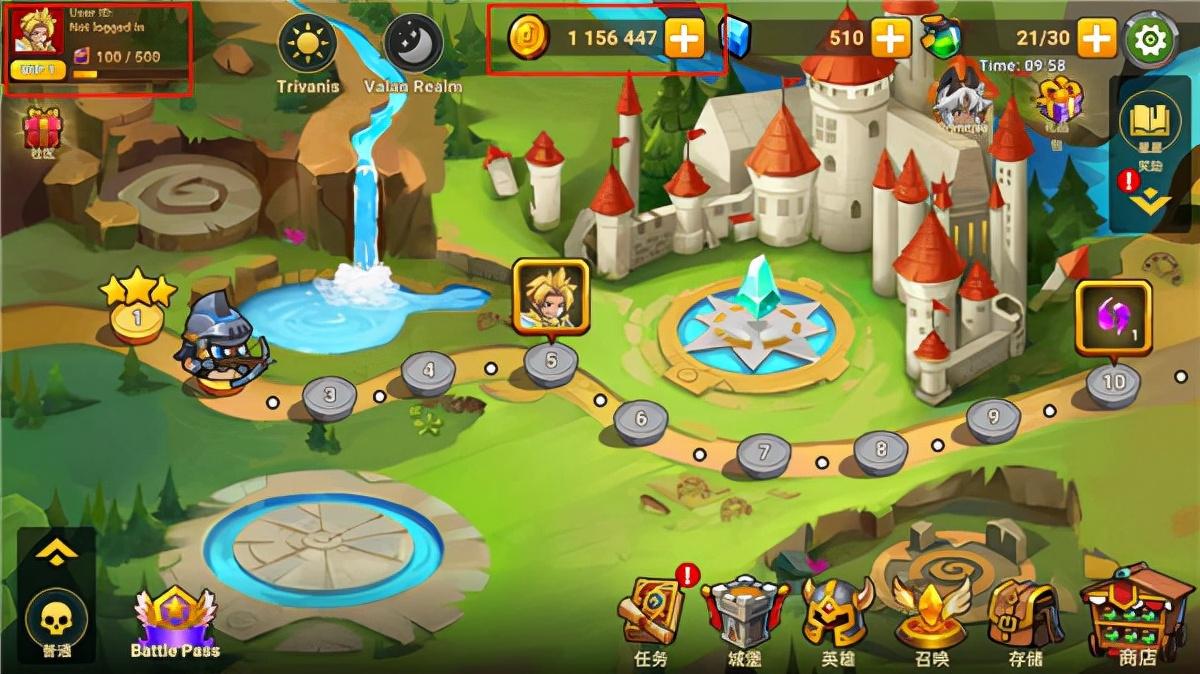Image resolution: width=1200 pixels, height=674 pixels.
Task: Open the purple gift box near castle
Action: pyautogui.click(x=1060, y=102)
